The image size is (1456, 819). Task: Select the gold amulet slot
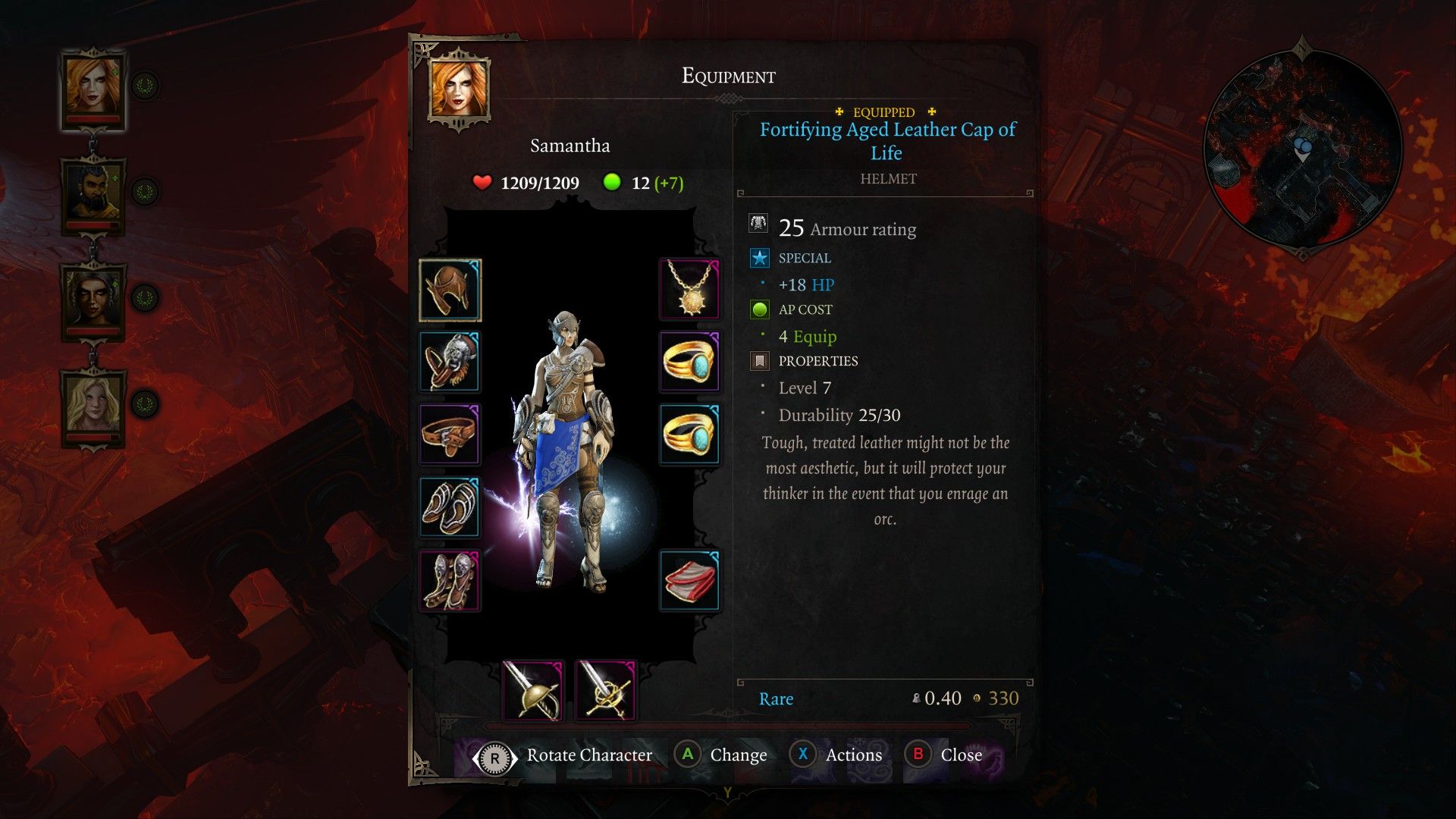pyautogui.click(x=689, y=289)
